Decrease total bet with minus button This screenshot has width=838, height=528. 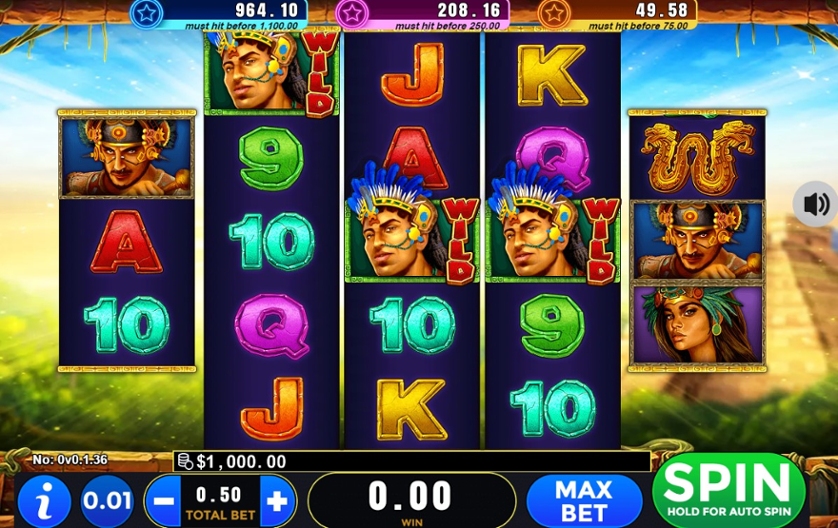(x=165, y=500)
